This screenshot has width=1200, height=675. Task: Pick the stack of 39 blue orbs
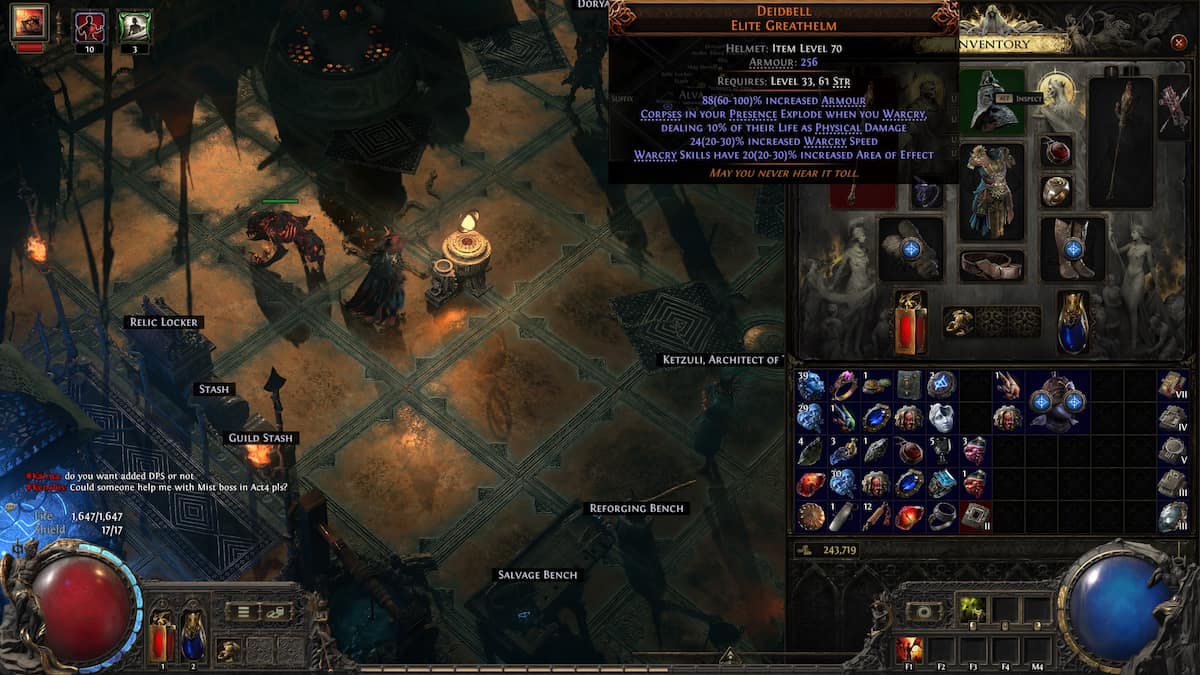(x=811, y=385)
